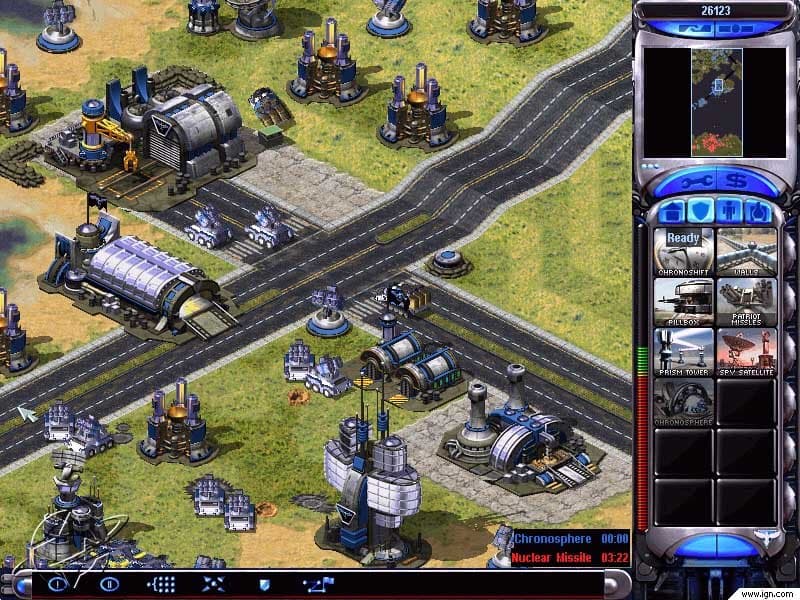Viewport: 800px width, 600px height.
Task: Click the greyed-out Chronosphere build icon
Action: tap(684, 402)
